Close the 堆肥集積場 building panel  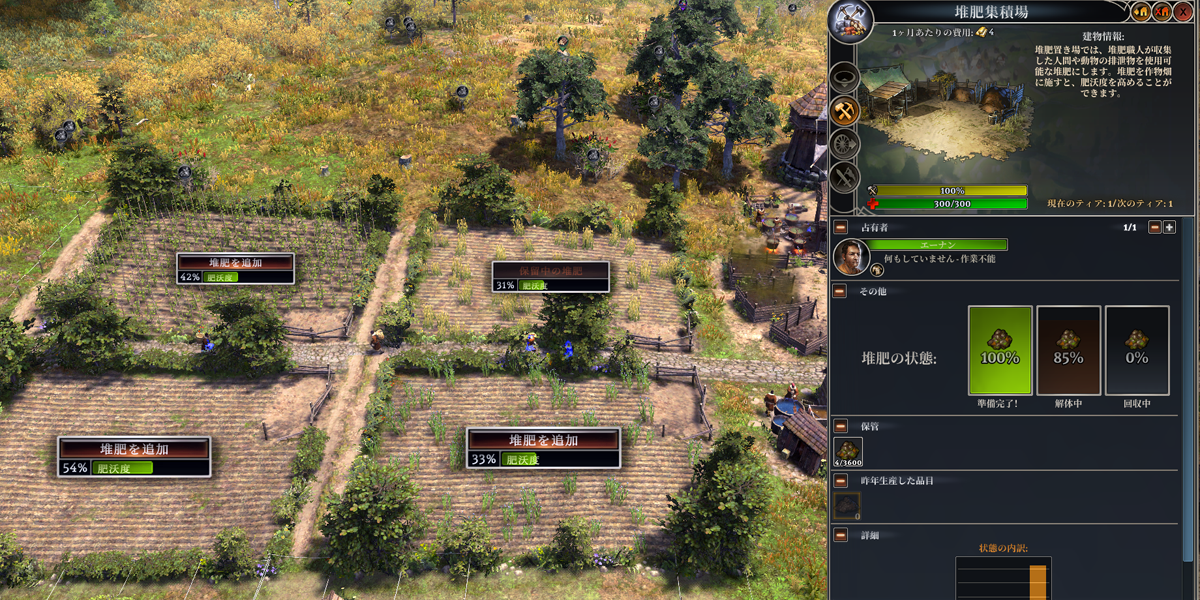coord(1183,12)
